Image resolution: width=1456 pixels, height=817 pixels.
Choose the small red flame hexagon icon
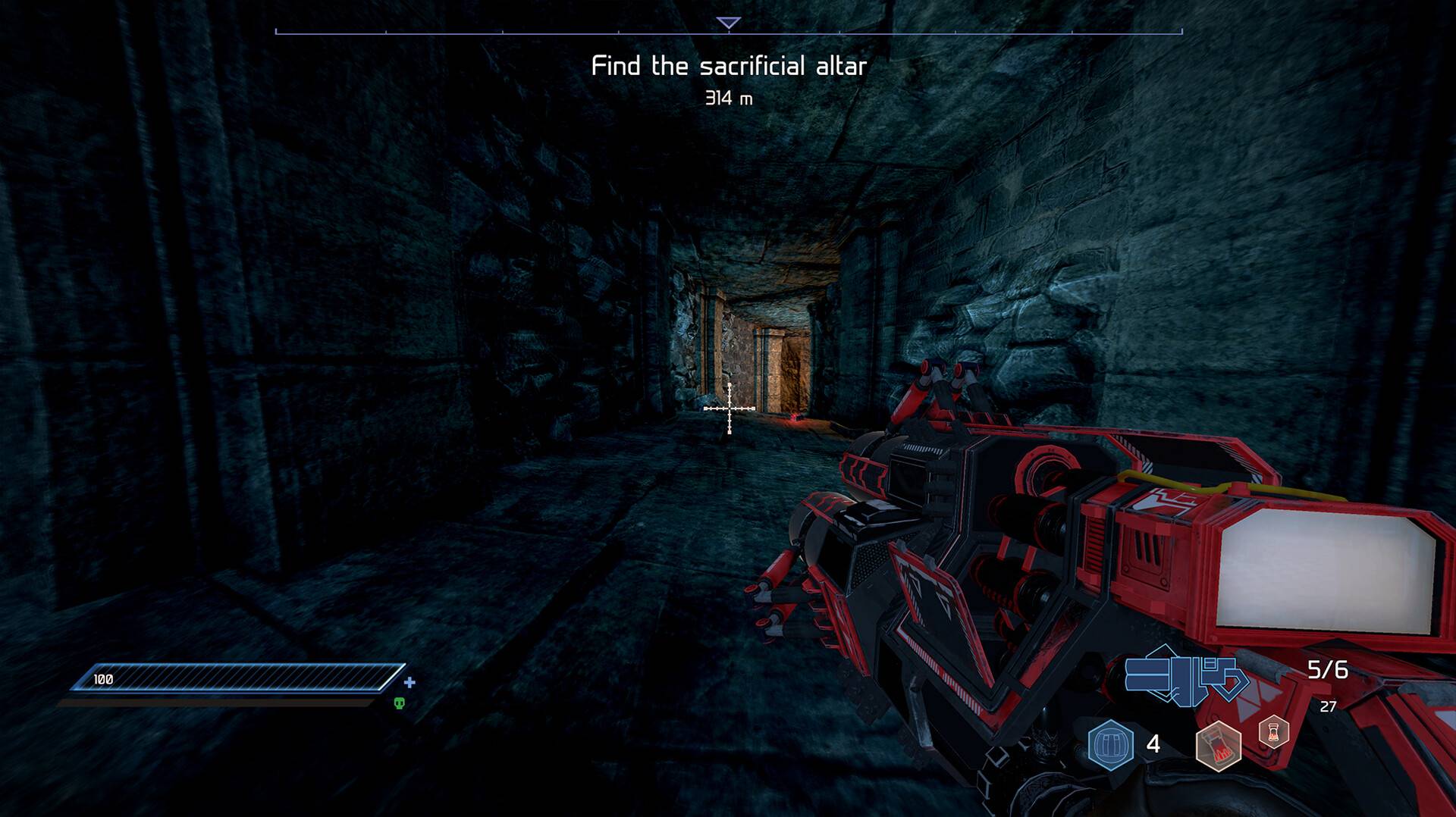click(1273, 732)
